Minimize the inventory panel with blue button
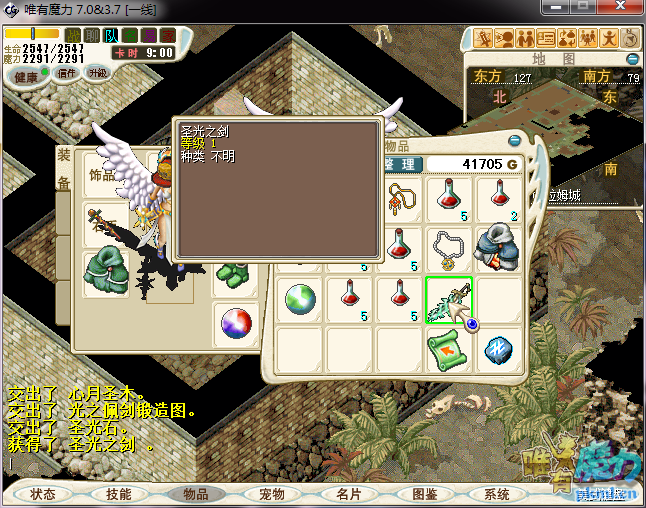 (515, 141)
